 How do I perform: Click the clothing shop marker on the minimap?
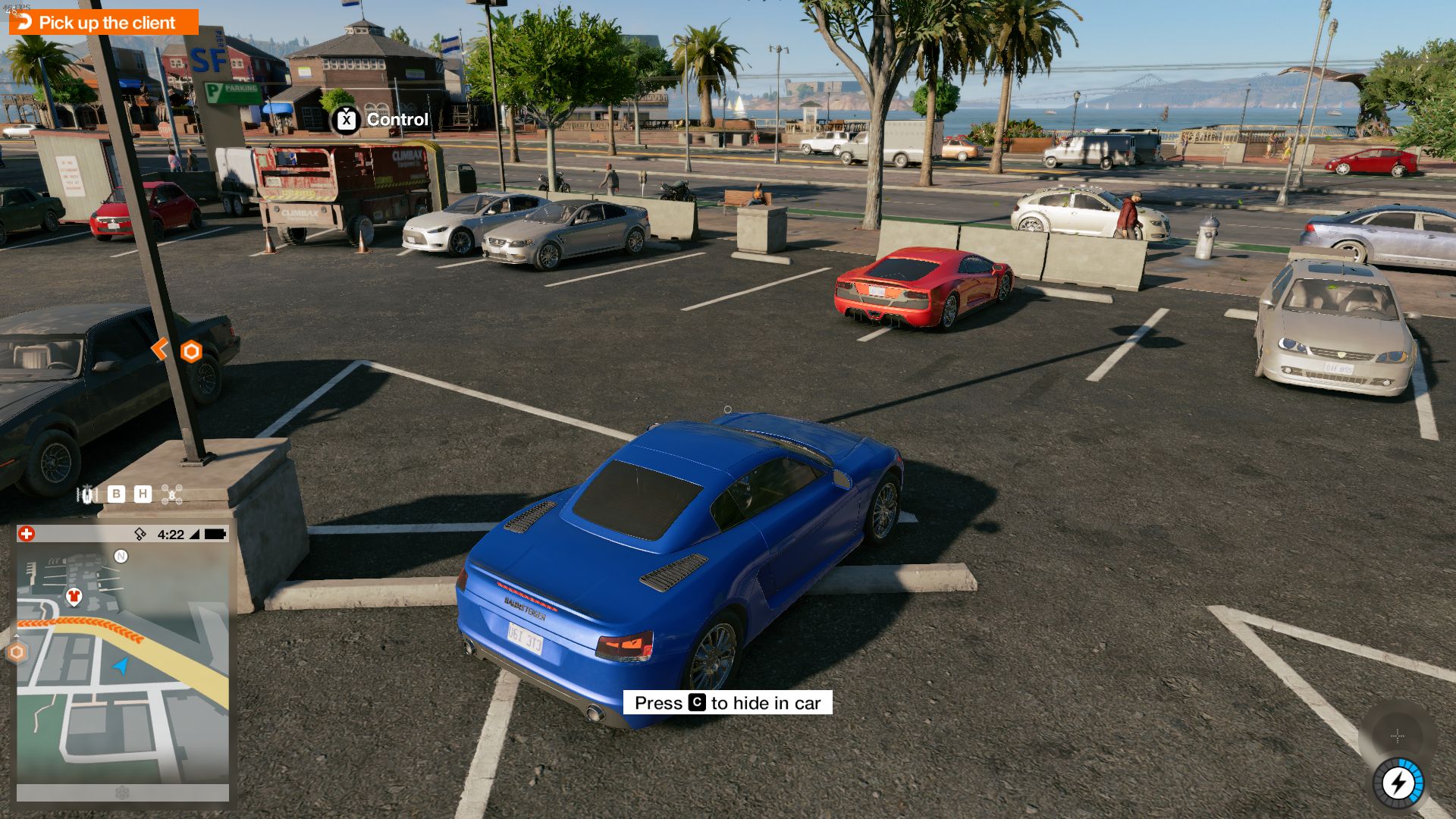pyautogui.click(x=74, y=595)
